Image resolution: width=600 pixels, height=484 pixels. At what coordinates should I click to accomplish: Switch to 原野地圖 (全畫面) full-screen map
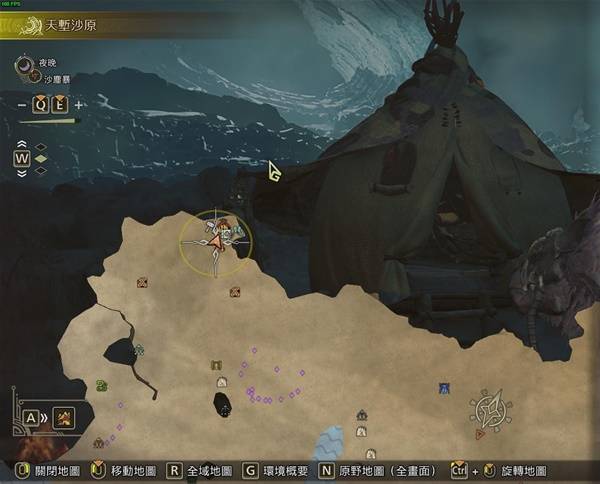(x=376, y=469)
